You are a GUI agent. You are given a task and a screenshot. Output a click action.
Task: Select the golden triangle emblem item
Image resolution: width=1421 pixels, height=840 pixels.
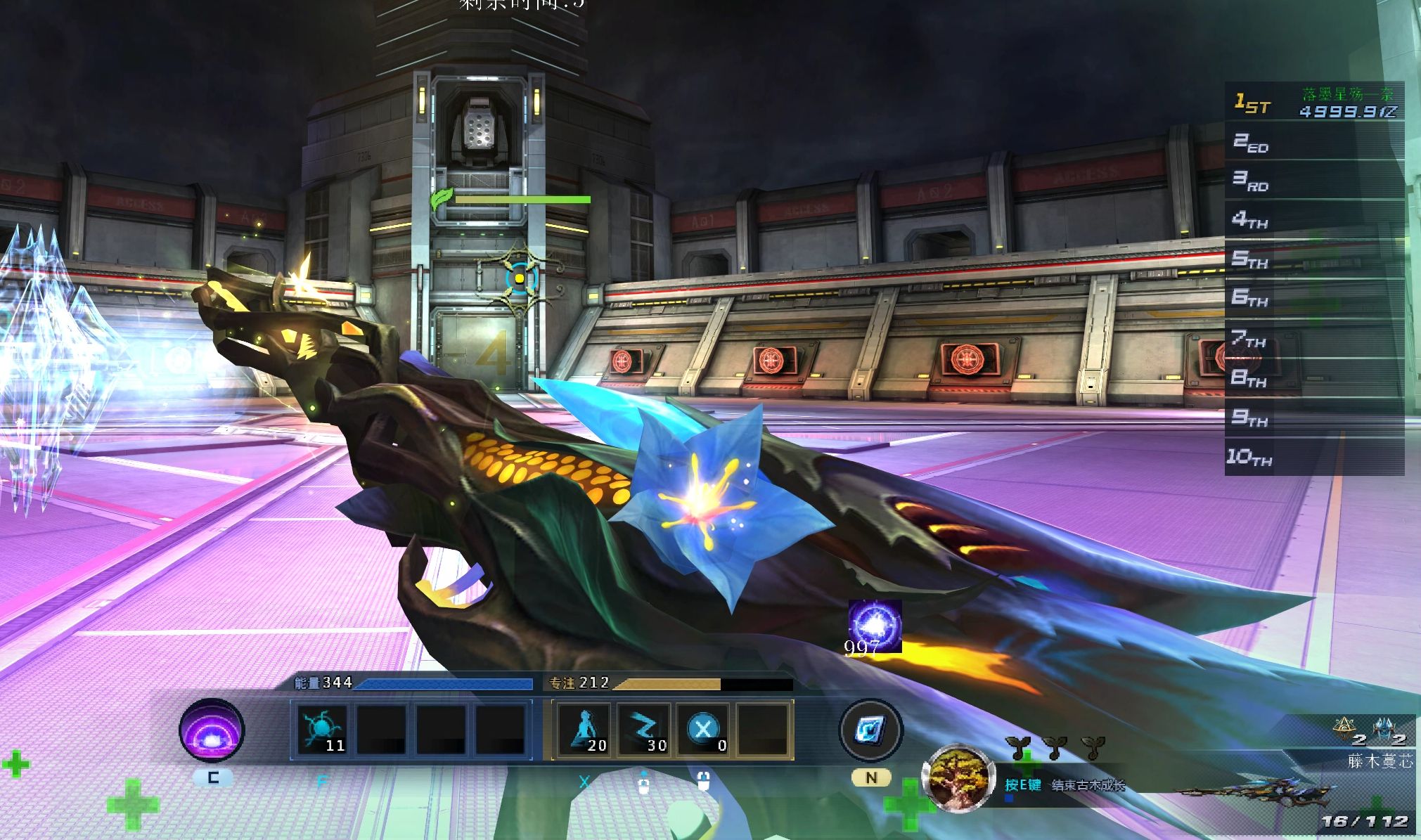(1344, 730)
